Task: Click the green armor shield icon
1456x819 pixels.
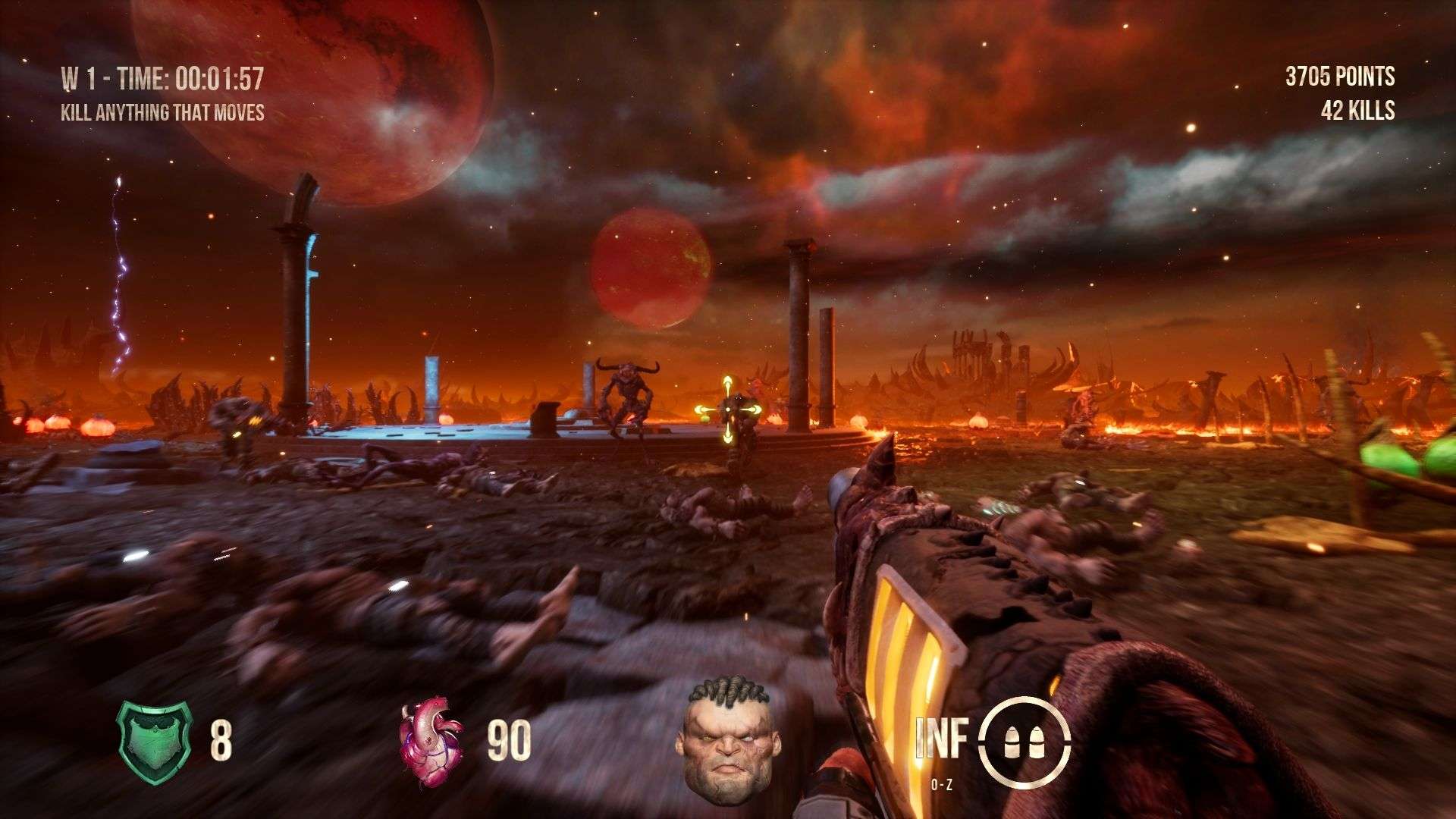Action: (x=154, y=742)
